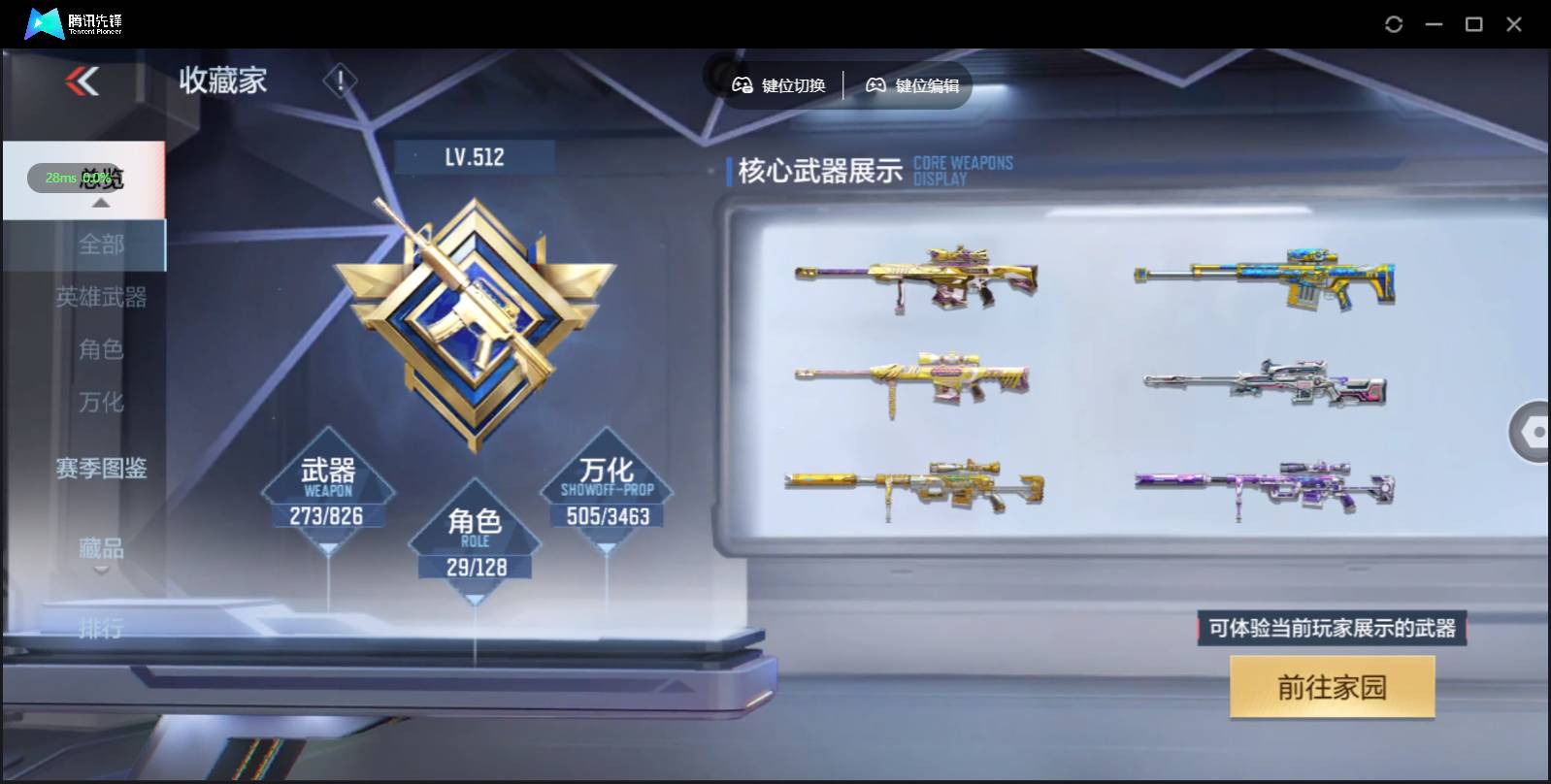
Task: Click the gamepad icon on 键位切换
Action: coord(742,85)
